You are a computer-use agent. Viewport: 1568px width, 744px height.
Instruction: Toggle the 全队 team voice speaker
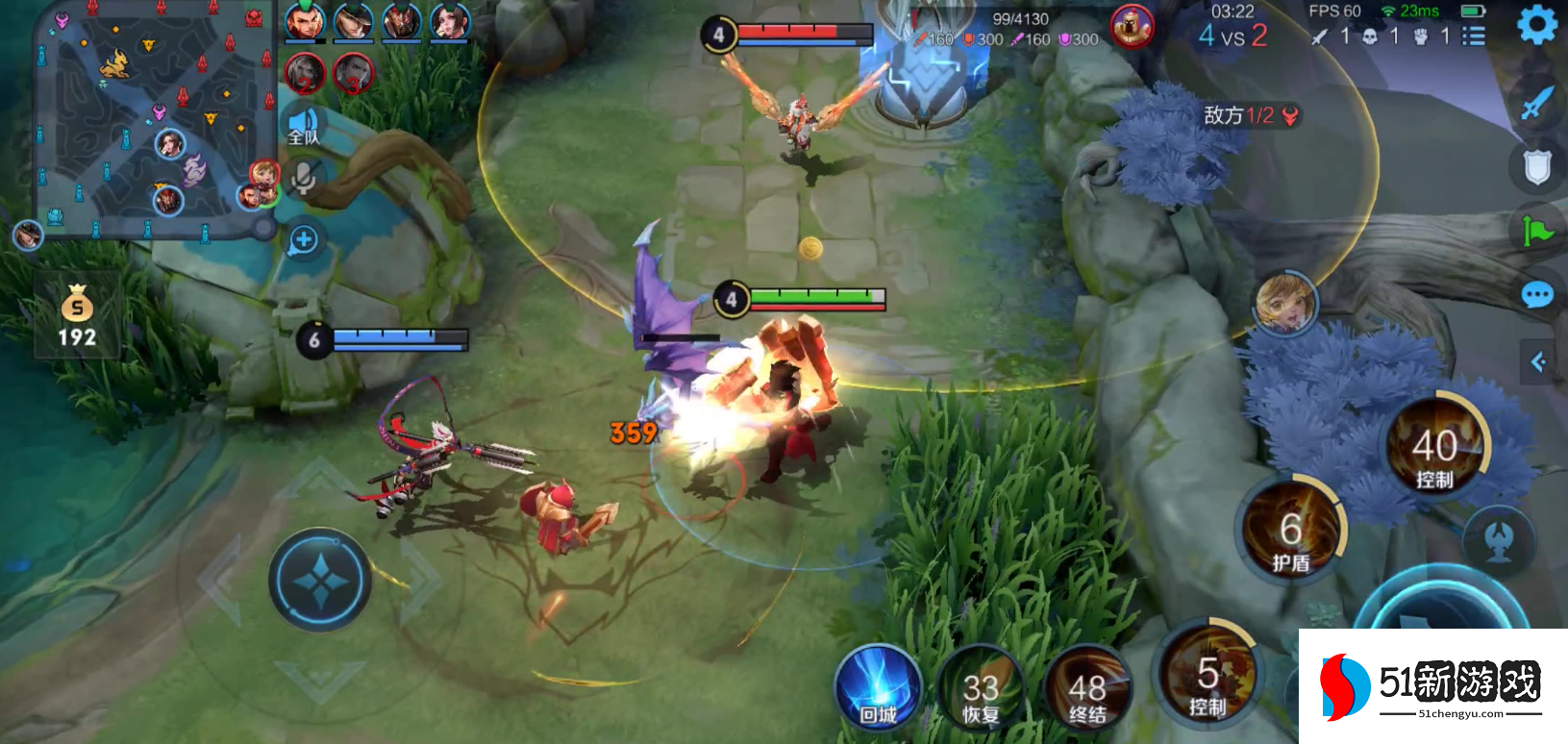[304, 126]
